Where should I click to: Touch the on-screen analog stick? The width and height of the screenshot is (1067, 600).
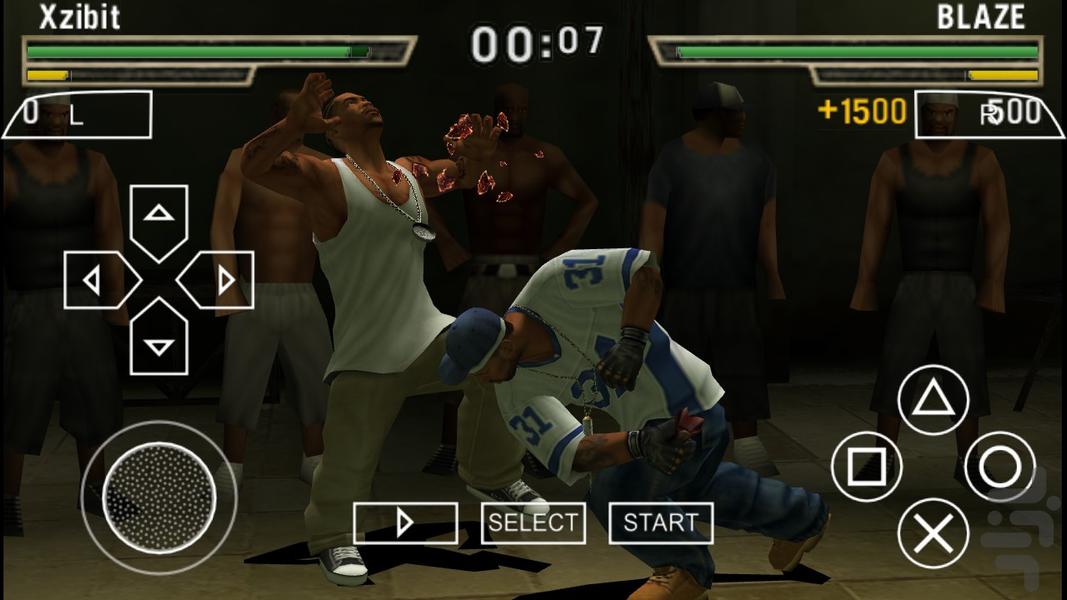159,497
